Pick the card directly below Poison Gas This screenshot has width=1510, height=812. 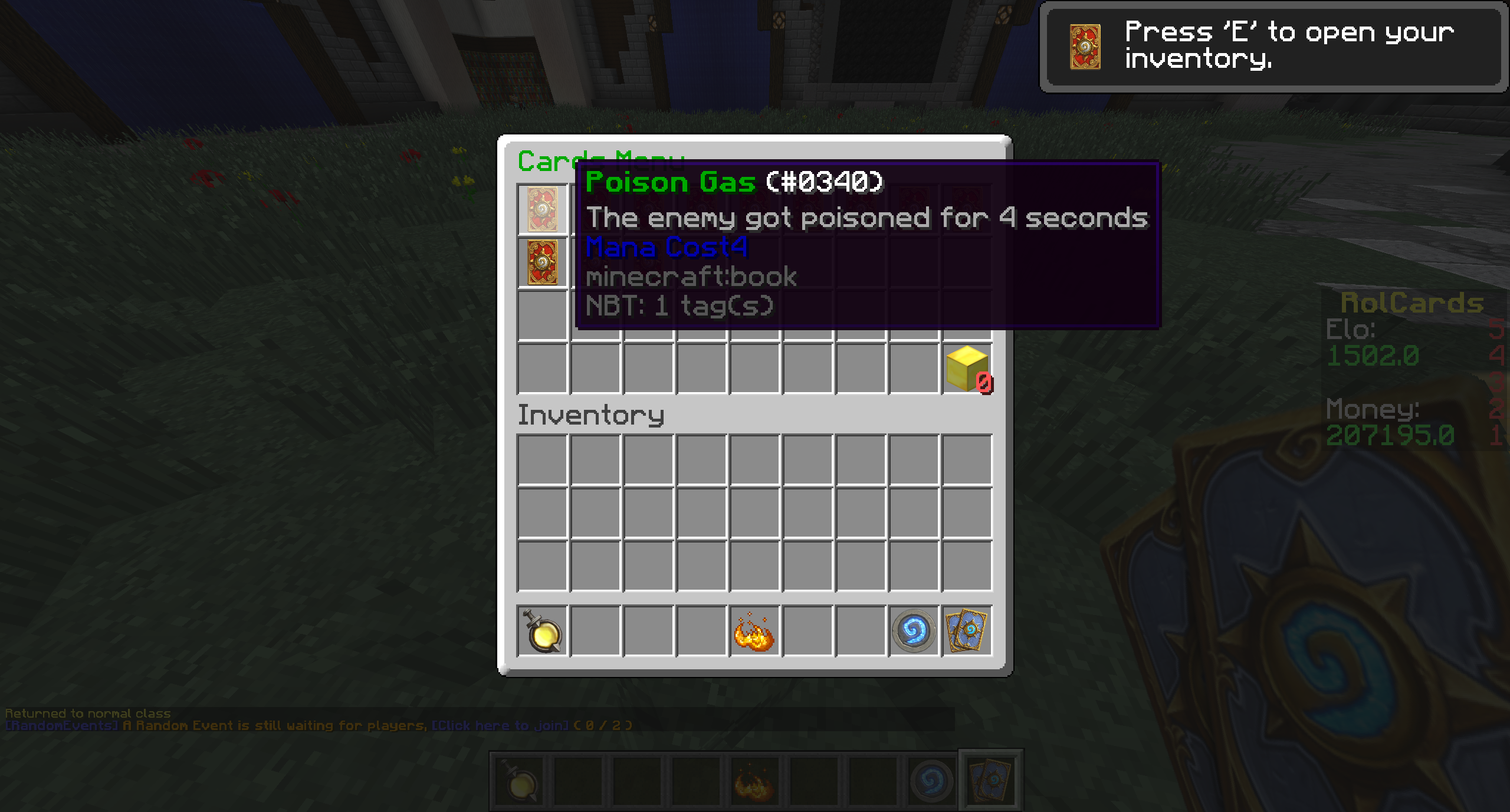coord(542,262)
